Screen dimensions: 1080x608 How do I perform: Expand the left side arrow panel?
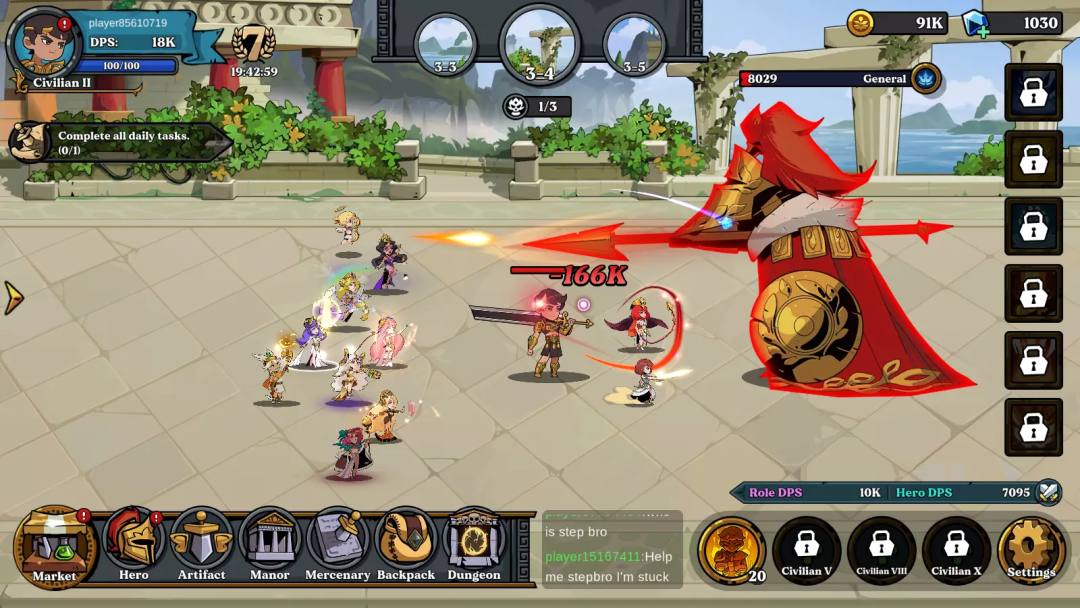[13, 297]
